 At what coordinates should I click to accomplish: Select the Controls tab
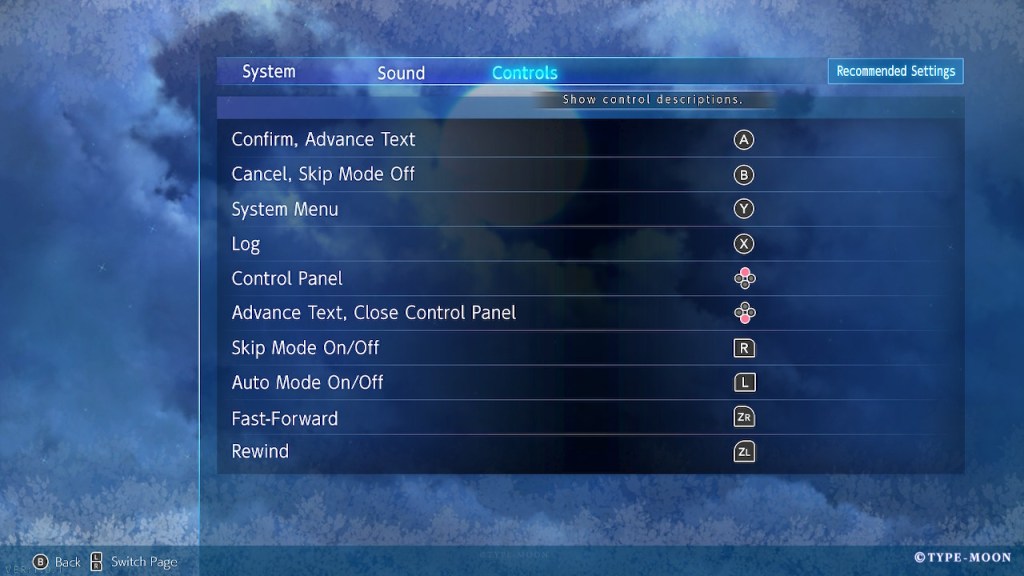click(525, 73)
